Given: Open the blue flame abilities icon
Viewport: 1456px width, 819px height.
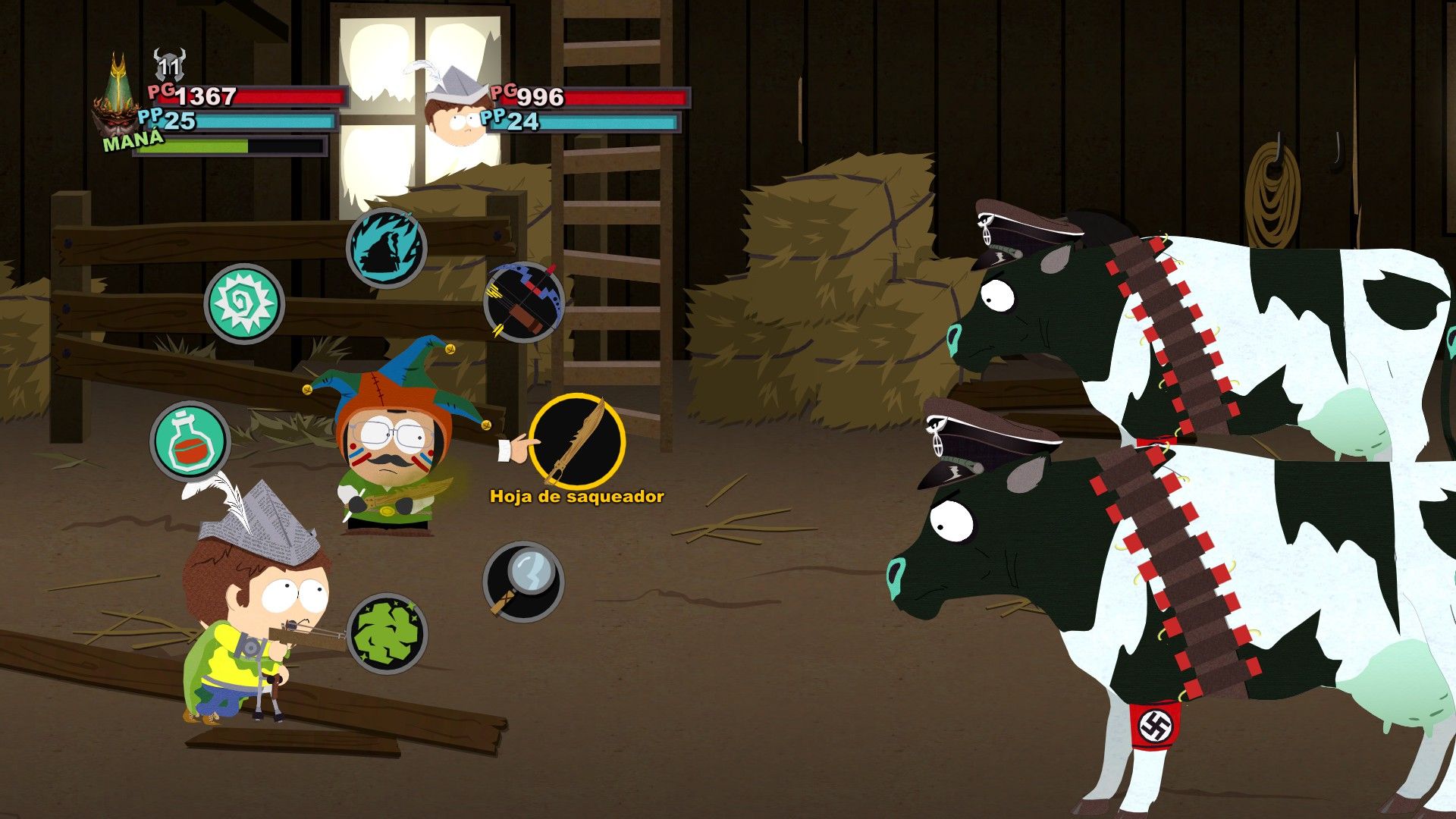Looking at the screenshot, I should coord(387,248).
